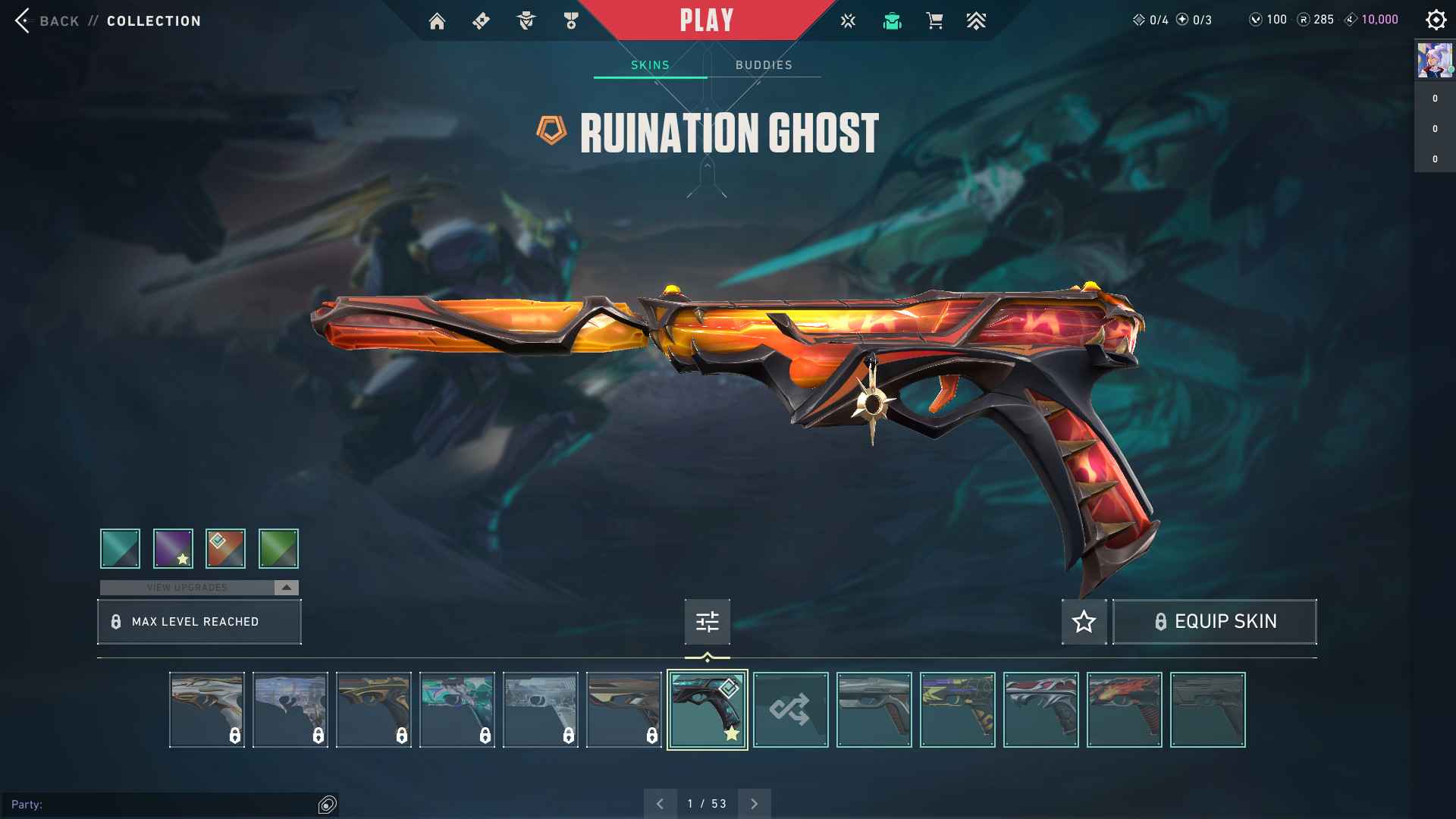Click the Equip Skin button

click(1214, 622)
